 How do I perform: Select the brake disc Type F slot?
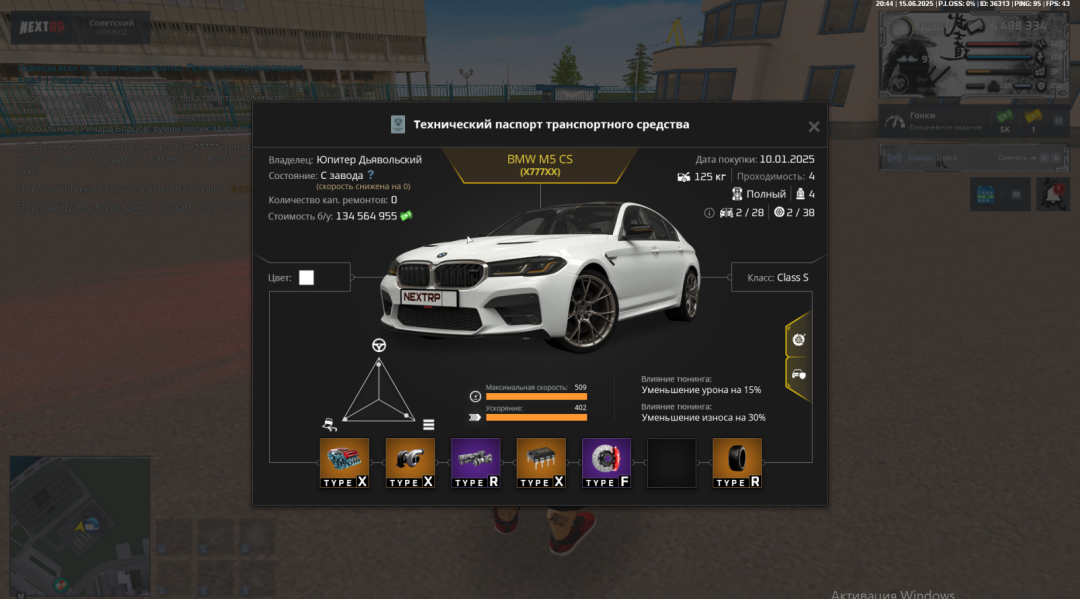coord(606,463)
